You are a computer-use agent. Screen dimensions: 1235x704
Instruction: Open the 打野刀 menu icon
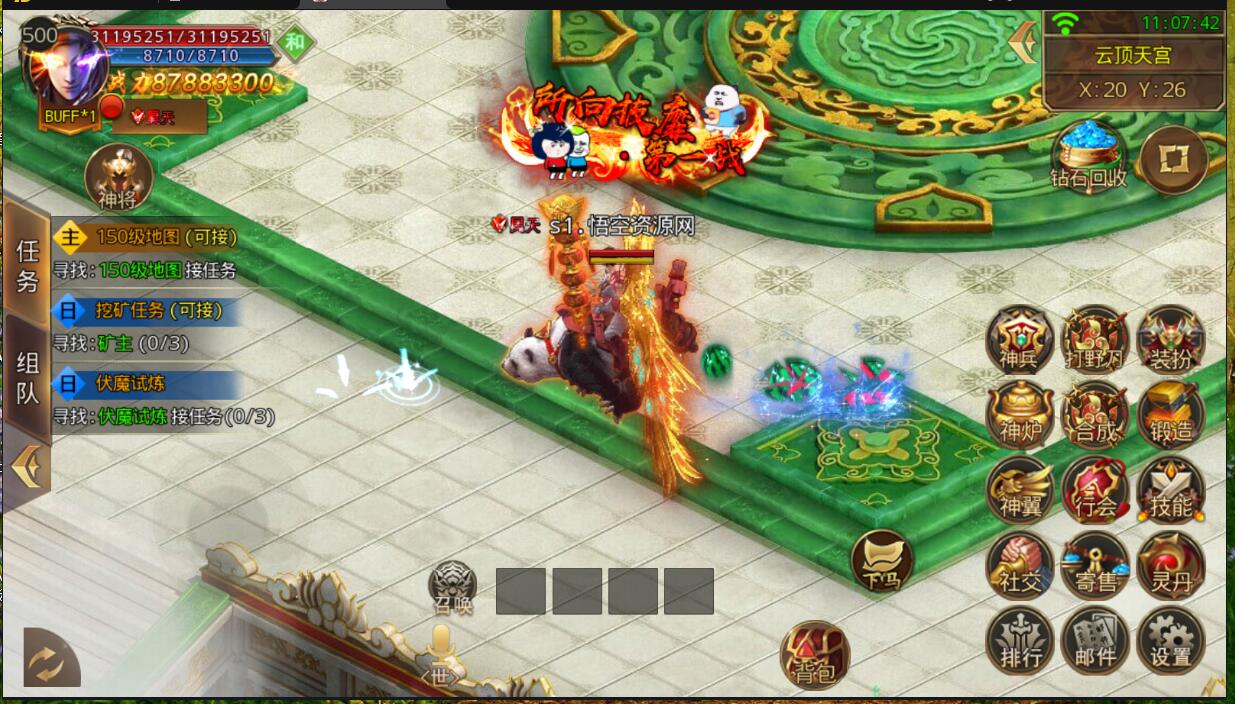point(1095,339)
